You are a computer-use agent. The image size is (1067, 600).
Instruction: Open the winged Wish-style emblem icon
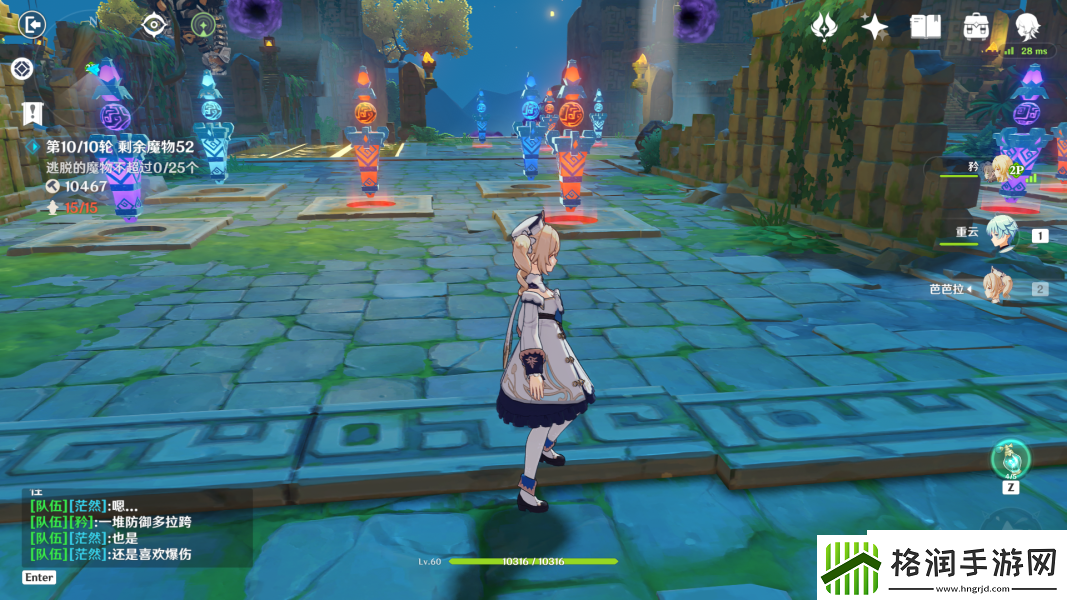[824, 27]
